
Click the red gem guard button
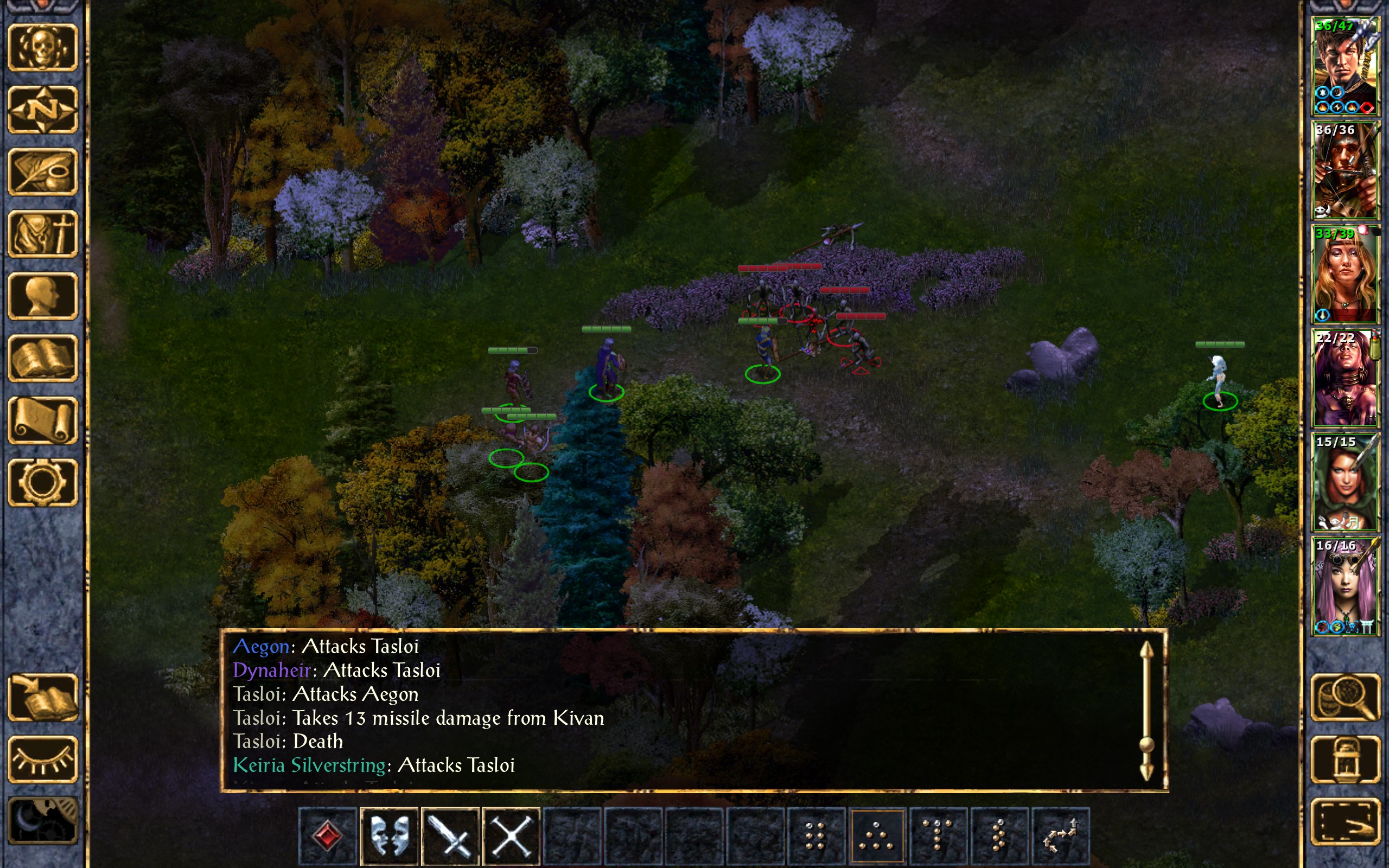(328, 835)
